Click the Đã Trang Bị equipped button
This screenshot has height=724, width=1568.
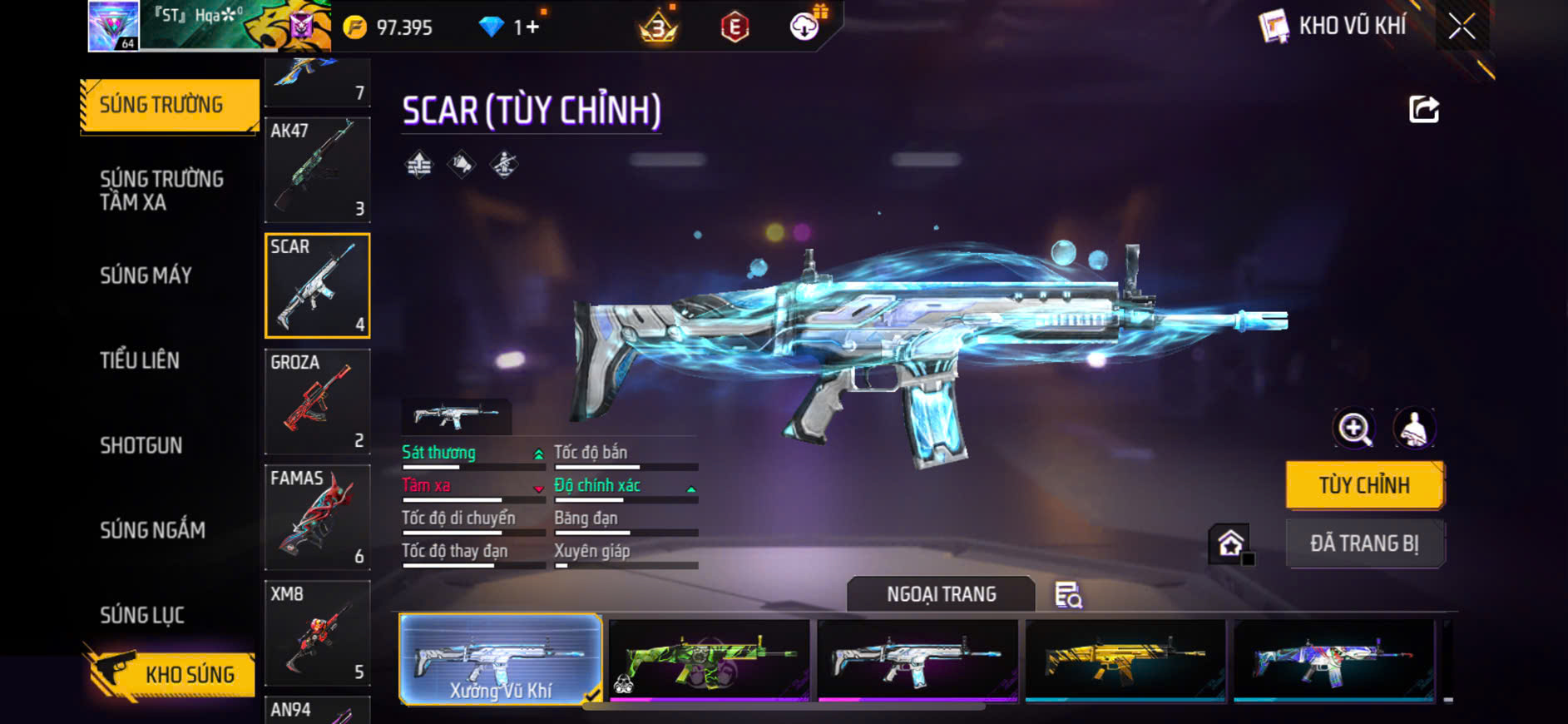click(1364, 543)
